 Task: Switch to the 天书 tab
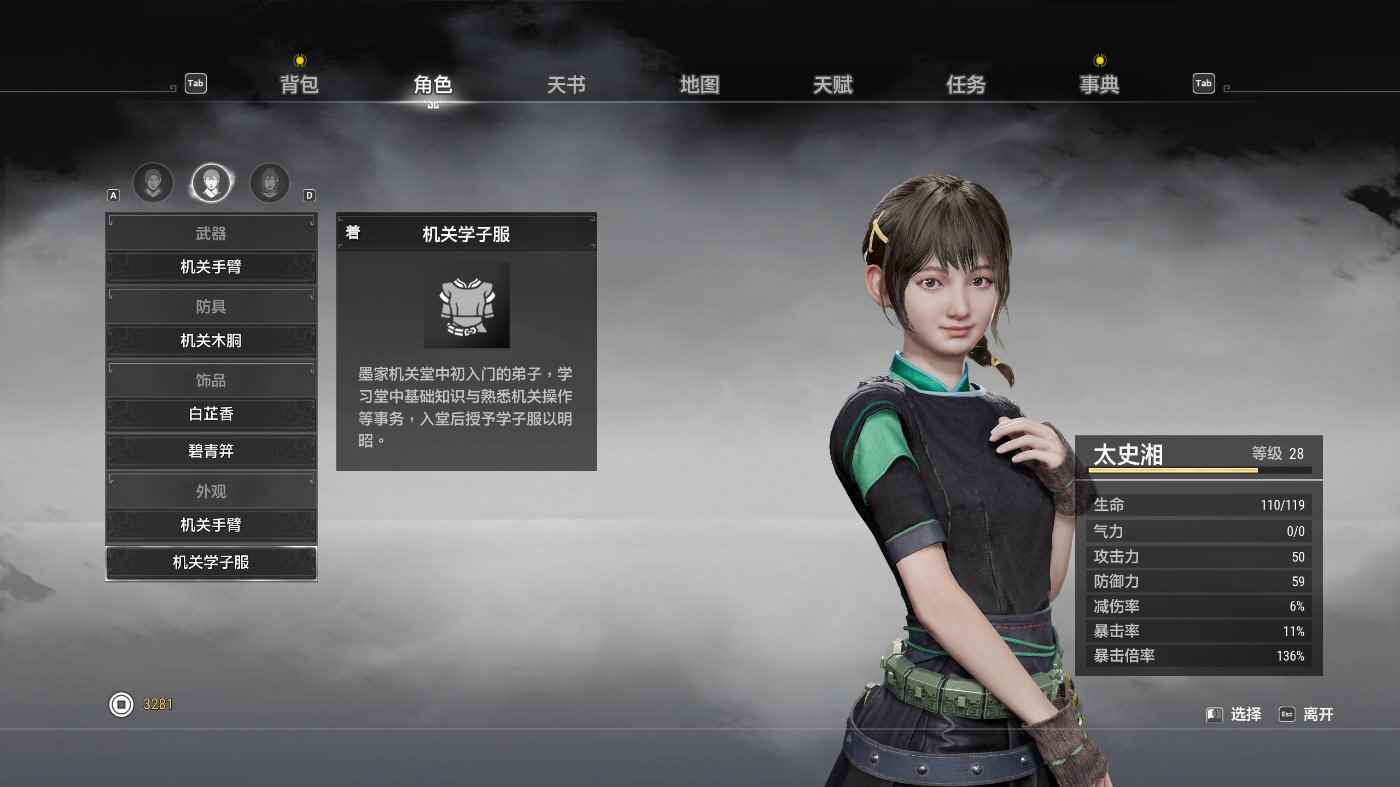(565, 85)
